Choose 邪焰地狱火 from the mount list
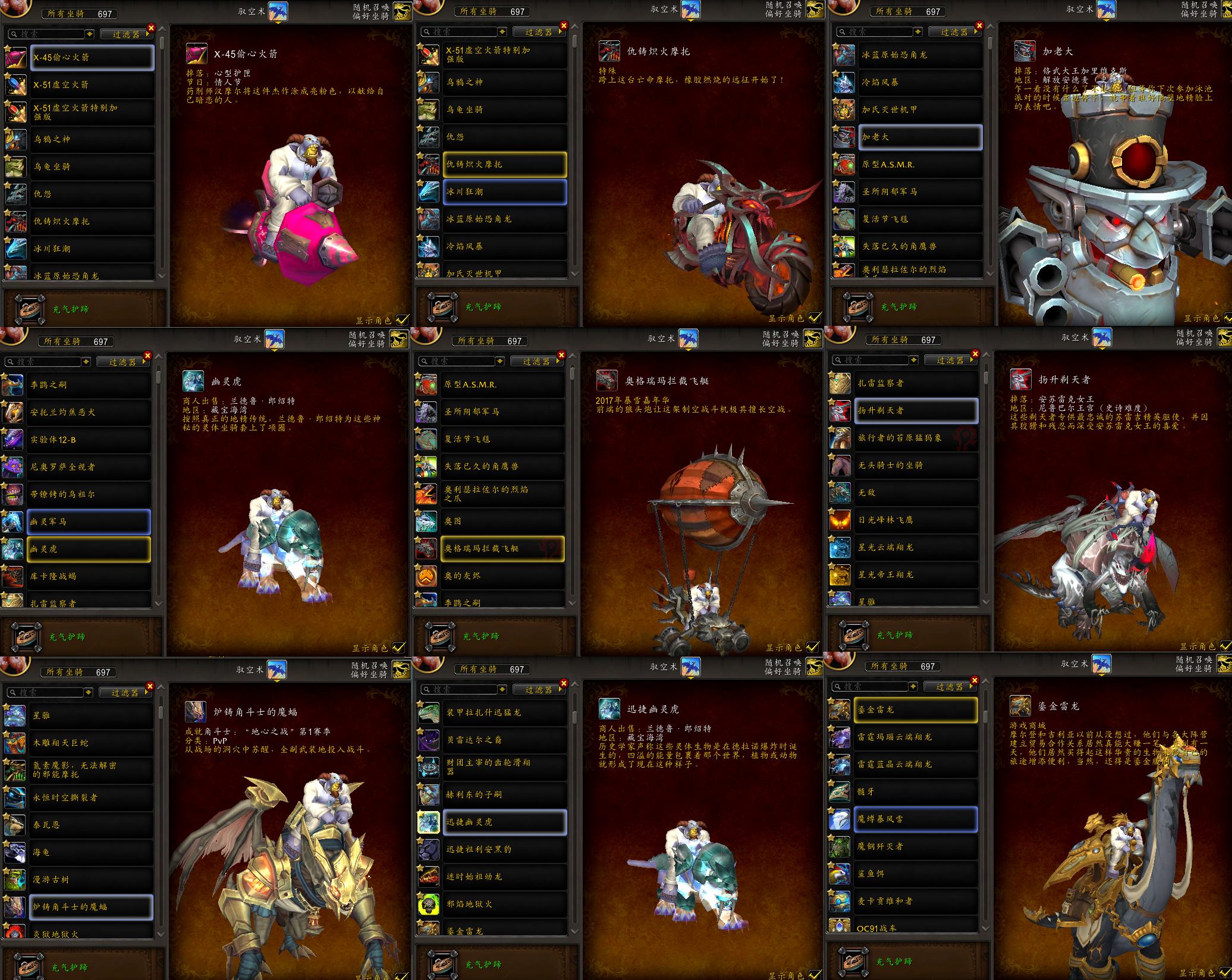Image resolution: width=1232 pixels, height=980 pixels. click(504, 904)
